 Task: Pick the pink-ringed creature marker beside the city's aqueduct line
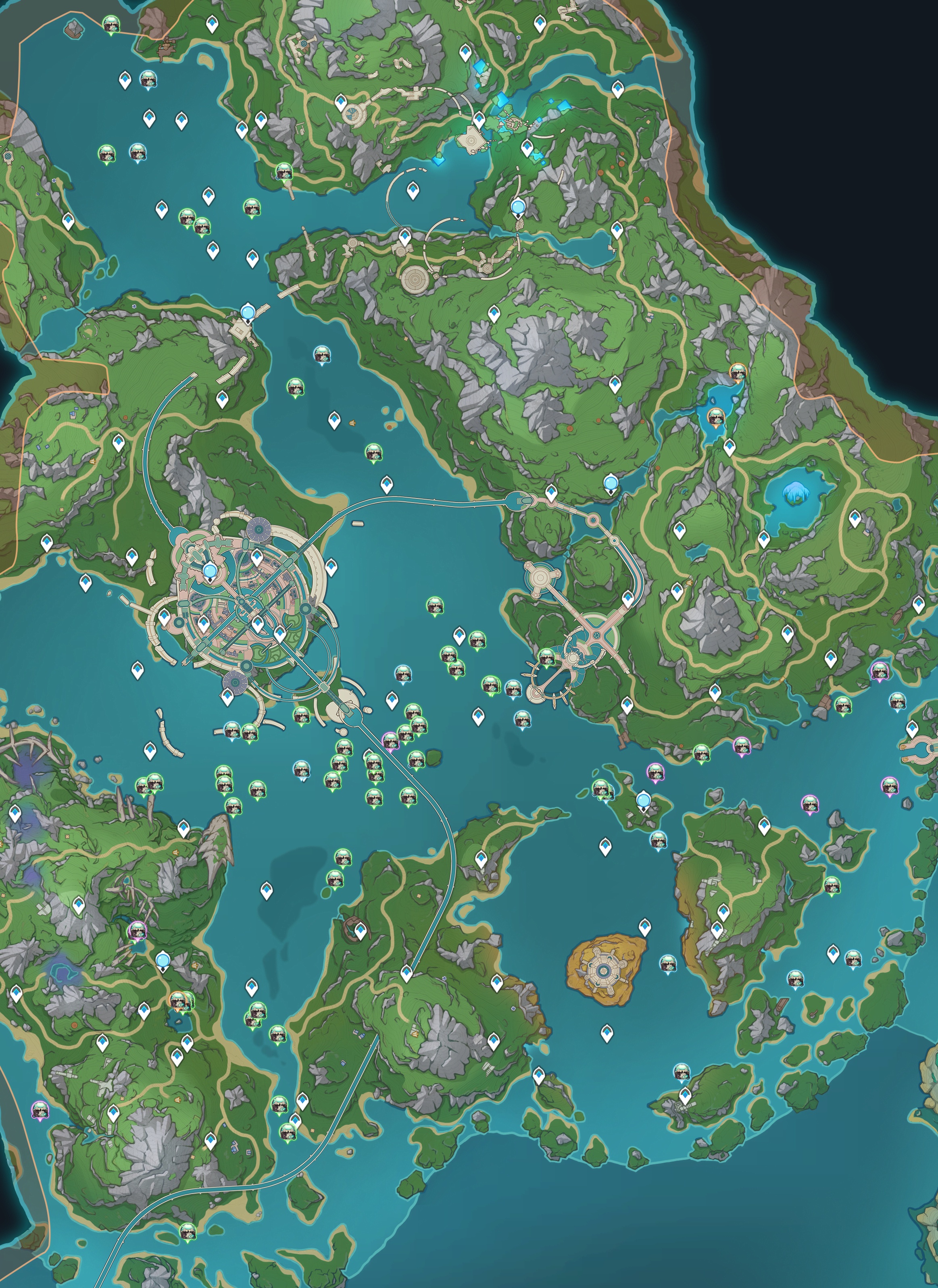(x=390, y=739)
